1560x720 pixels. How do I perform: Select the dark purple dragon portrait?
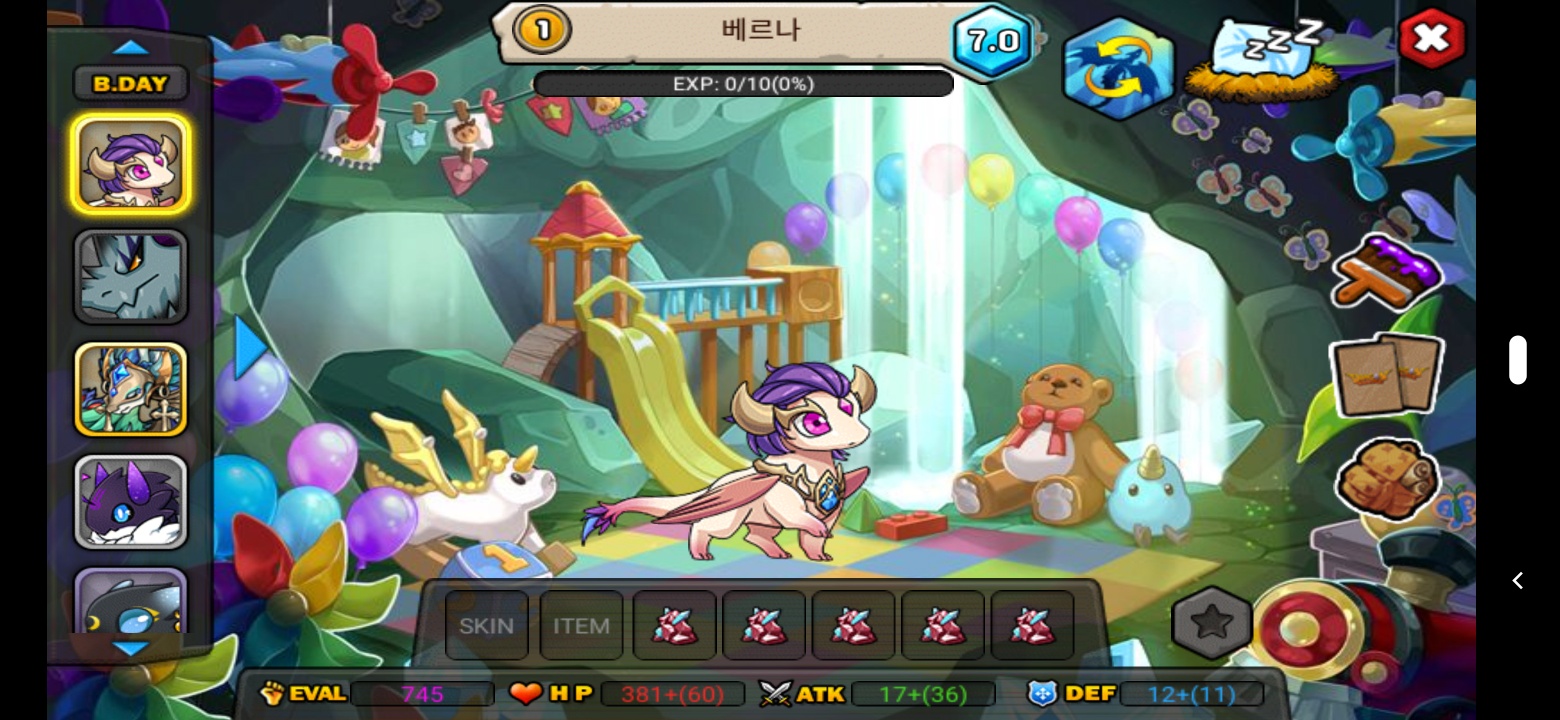click(130, 502)
